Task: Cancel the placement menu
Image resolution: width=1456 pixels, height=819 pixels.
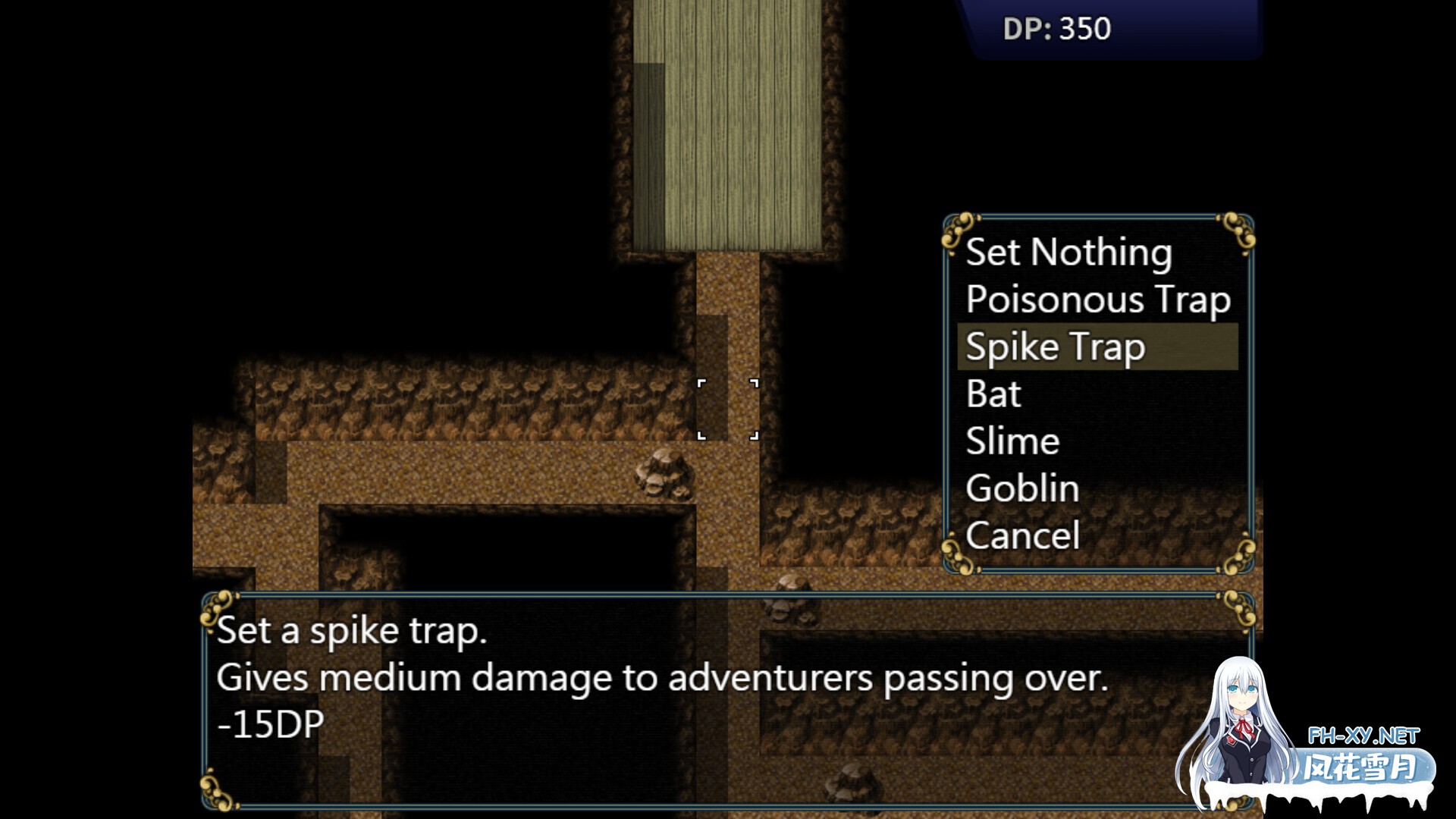Action: (1022, 535)
